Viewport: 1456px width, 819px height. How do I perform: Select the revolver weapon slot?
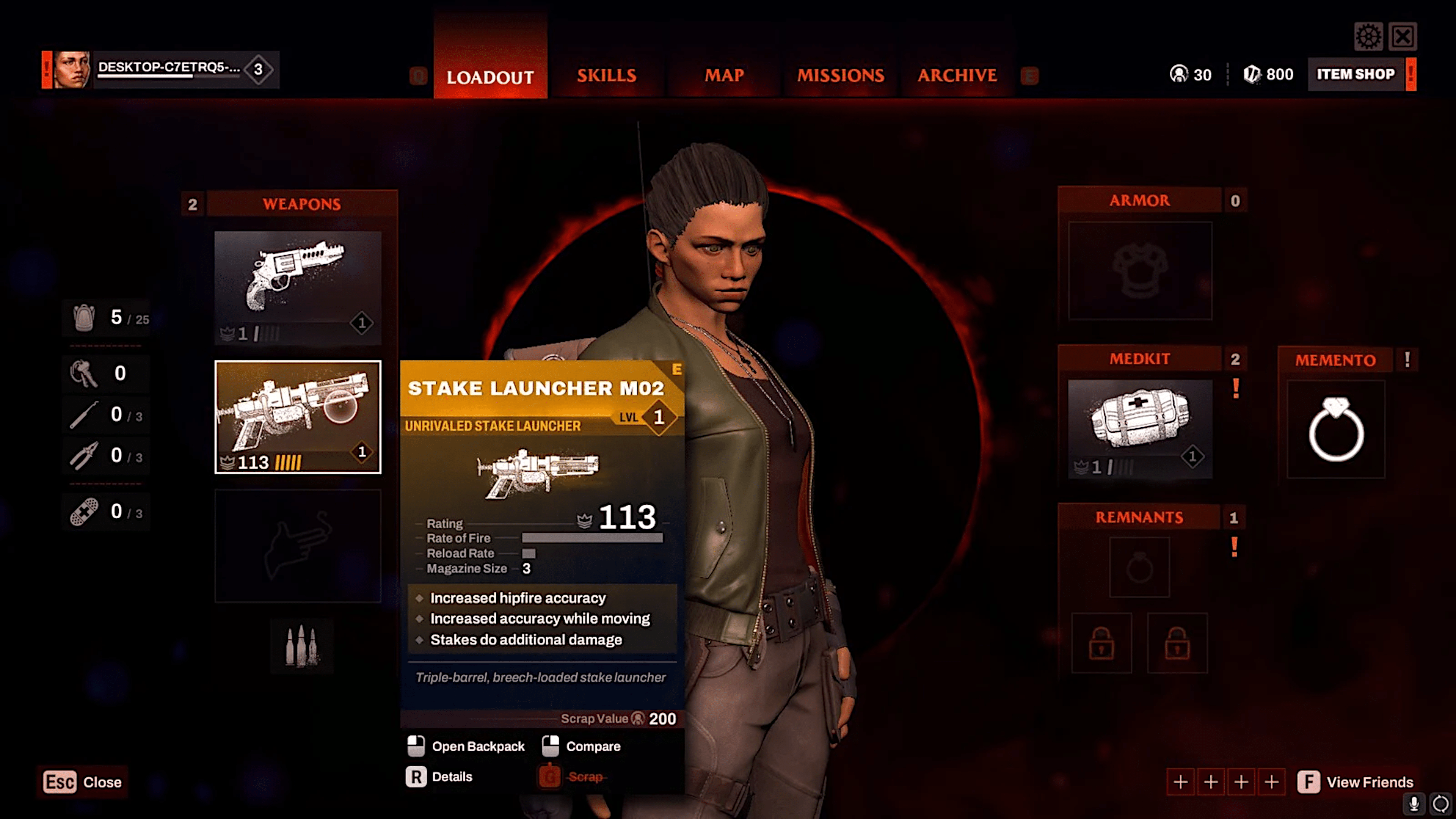pos(298,287)
